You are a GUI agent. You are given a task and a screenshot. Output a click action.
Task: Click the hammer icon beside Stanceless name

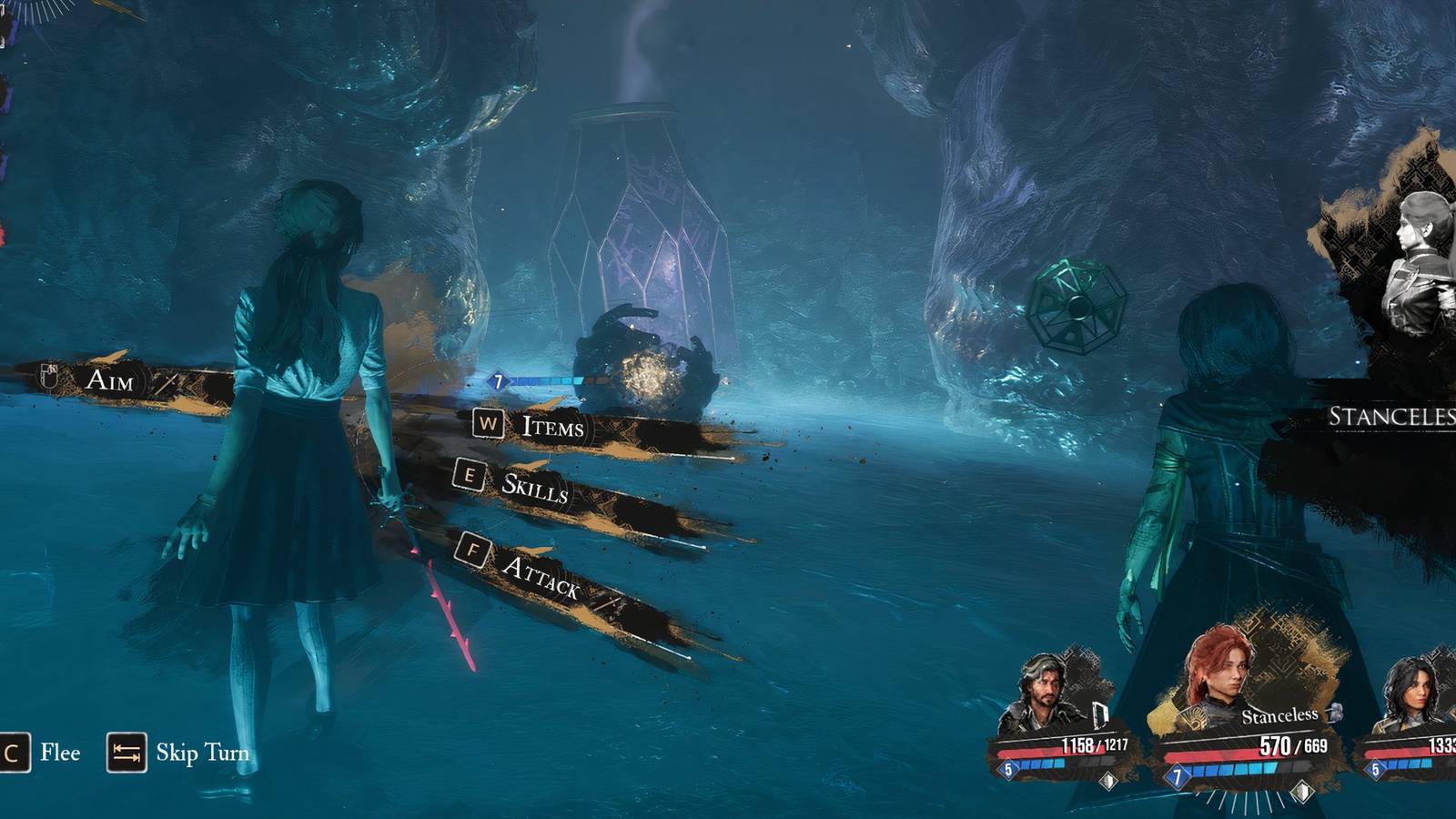click(1336, 714)
